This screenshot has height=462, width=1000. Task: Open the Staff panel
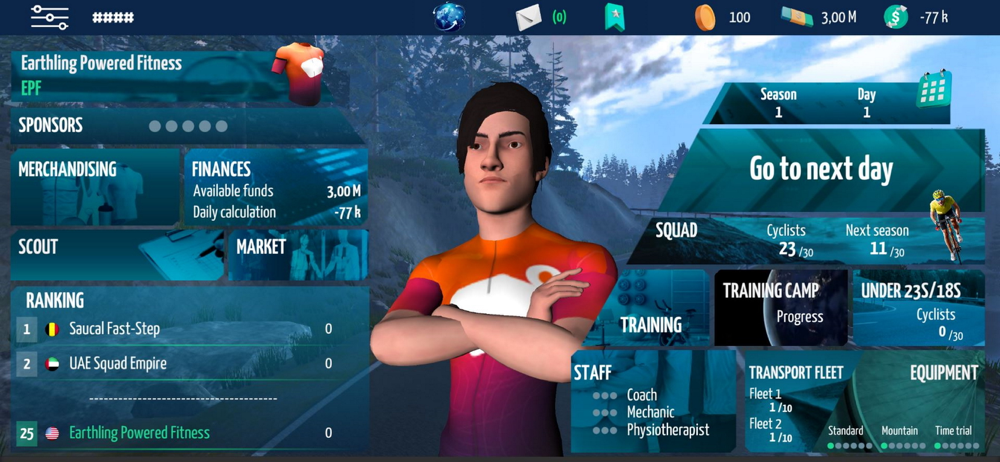(655, 400)
